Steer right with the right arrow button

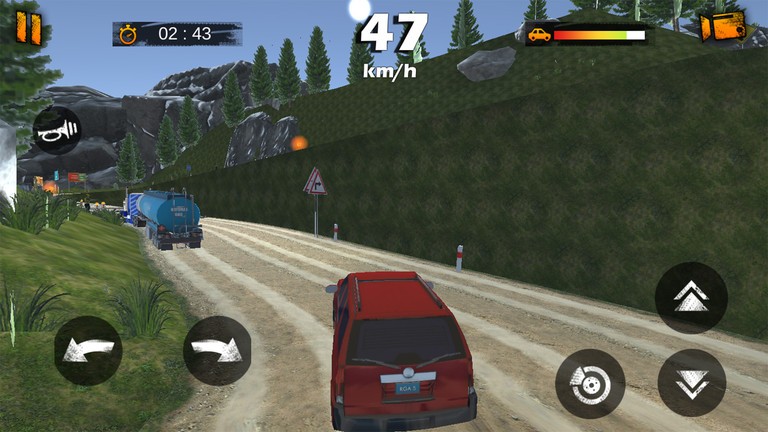click(x=217, y=351)
